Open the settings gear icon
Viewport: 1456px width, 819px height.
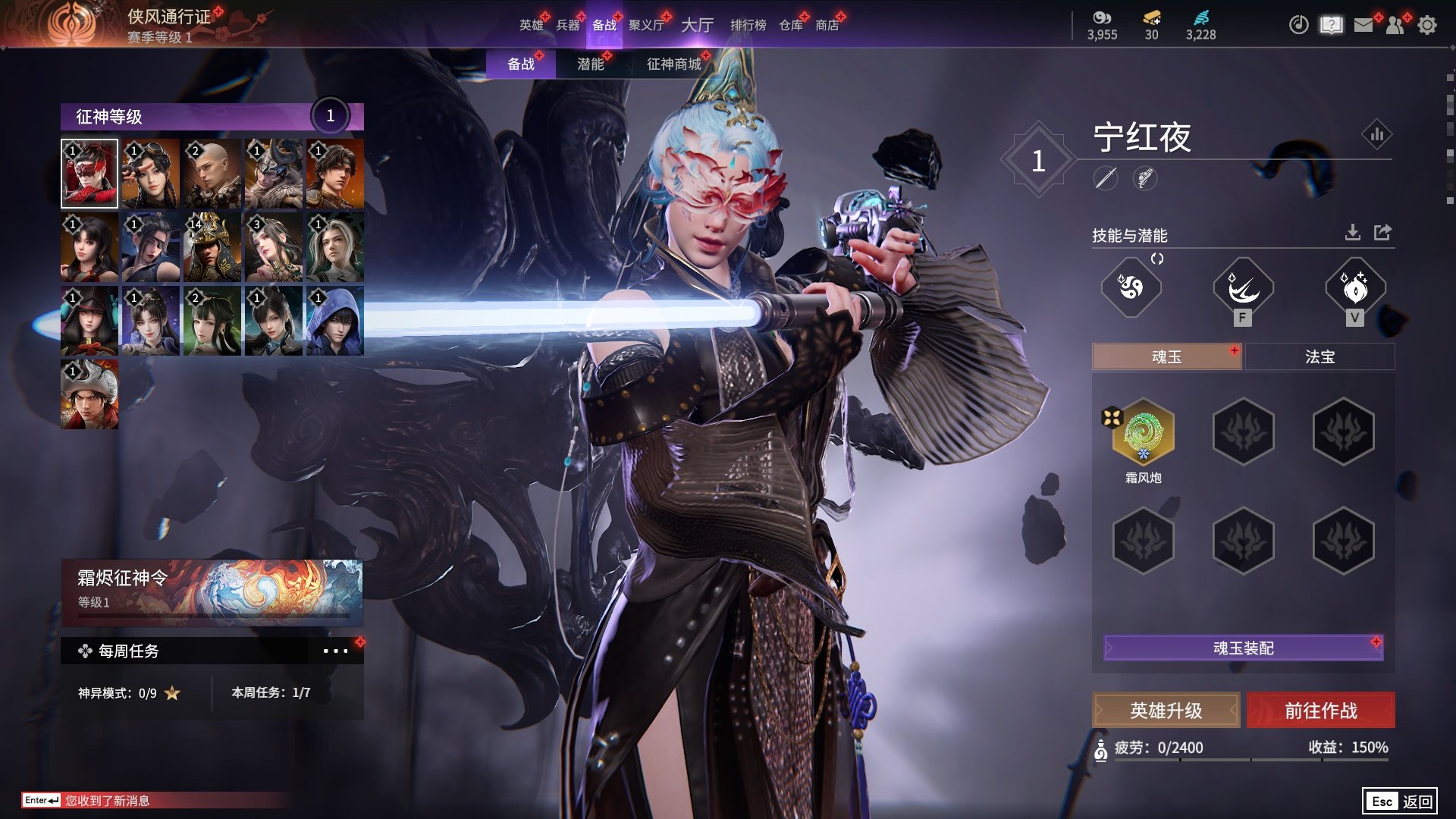coord(1426,25)
